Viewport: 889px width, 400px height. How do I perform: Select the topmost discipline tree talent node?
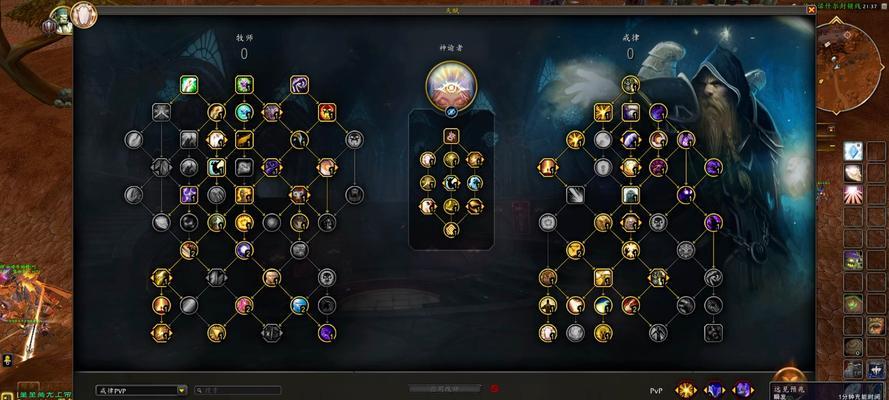point(629,84)
